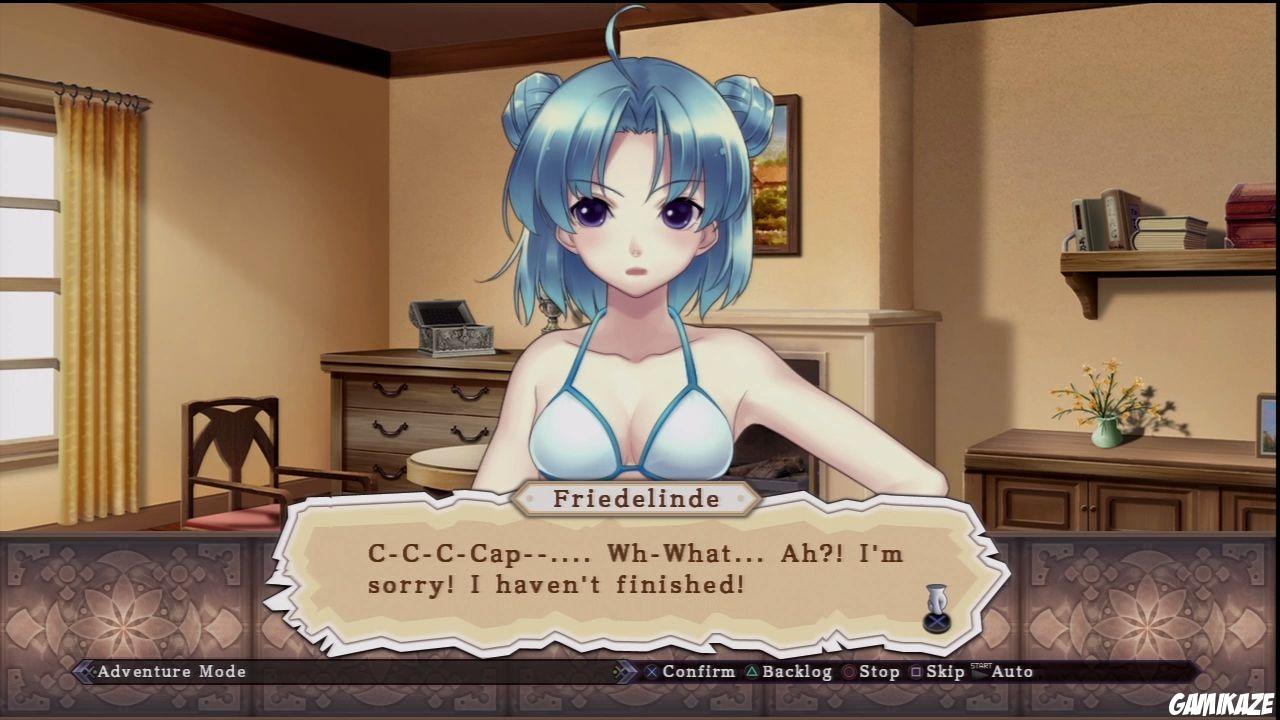Click the diamond ornament on the Friedelinde nameplate
The image size is (1280, 720).
pos(531,500)
